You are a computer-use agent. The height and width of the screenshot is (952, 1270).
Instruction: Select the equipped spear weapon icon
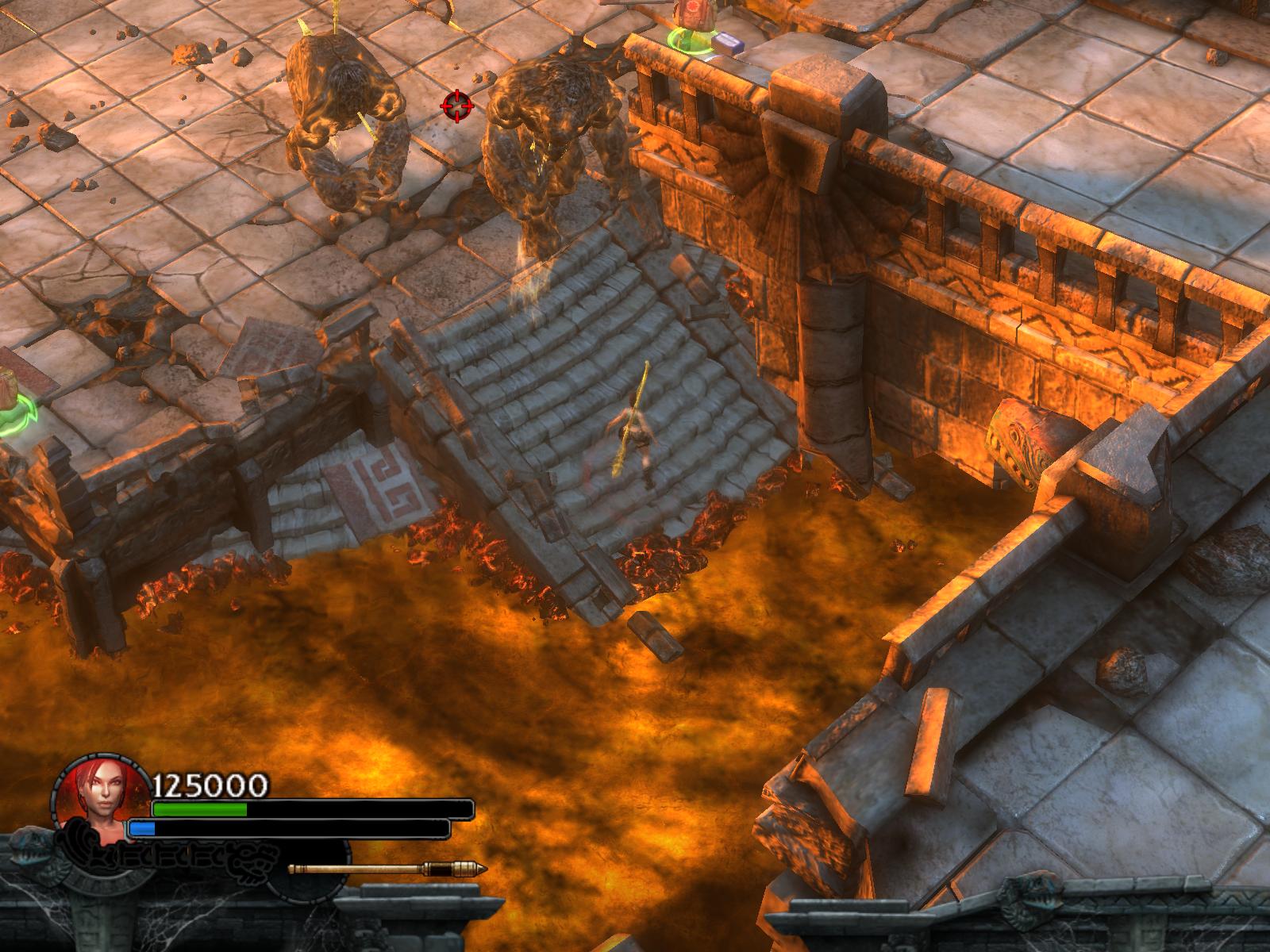pos(387,869)
